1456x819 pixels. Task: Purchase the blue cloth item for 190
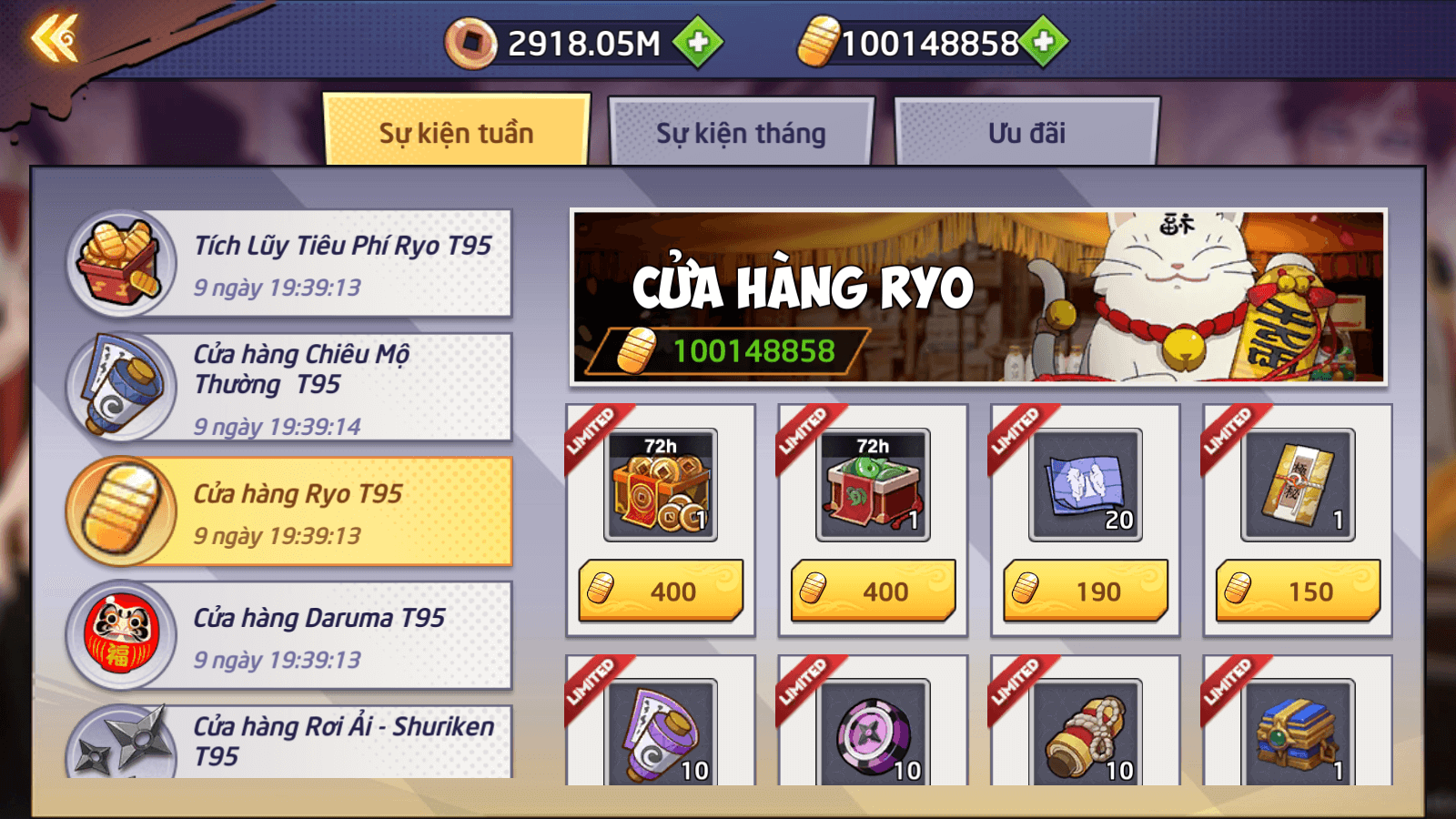tap(1085, 591)
